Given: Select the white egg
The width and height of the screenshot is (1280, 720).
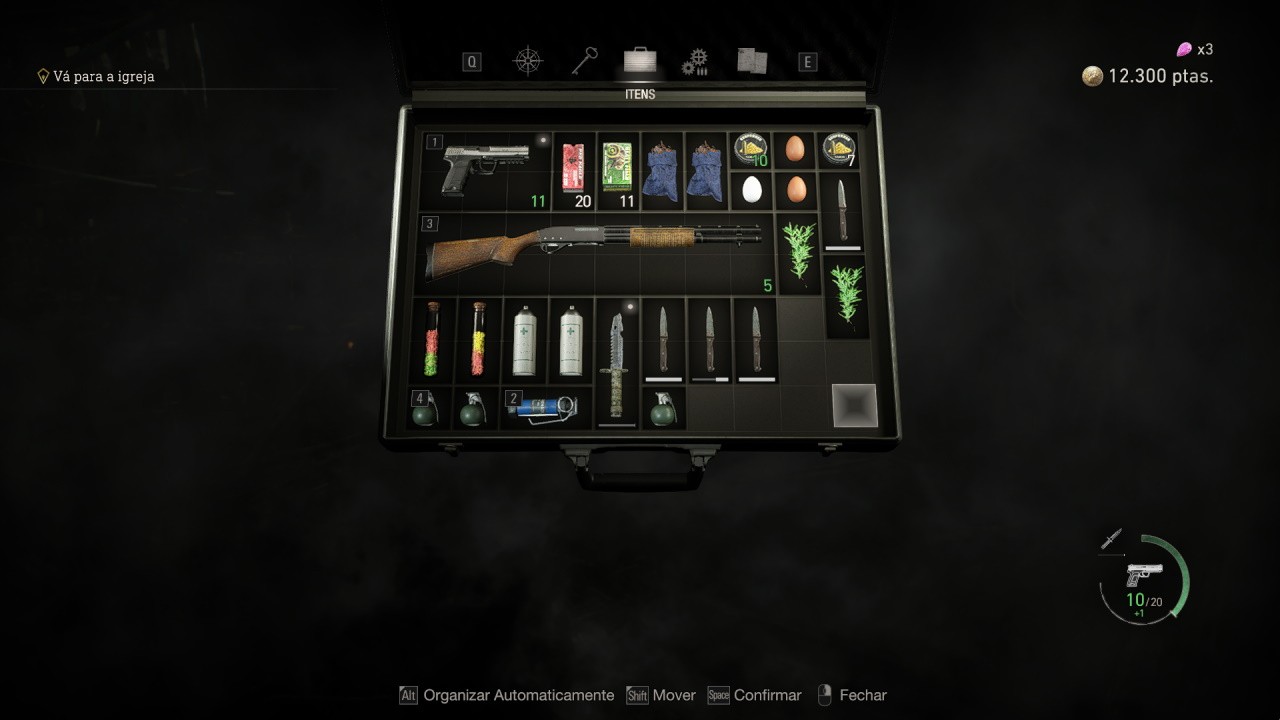Looking at the screenshot, I should tap(752, 189).
